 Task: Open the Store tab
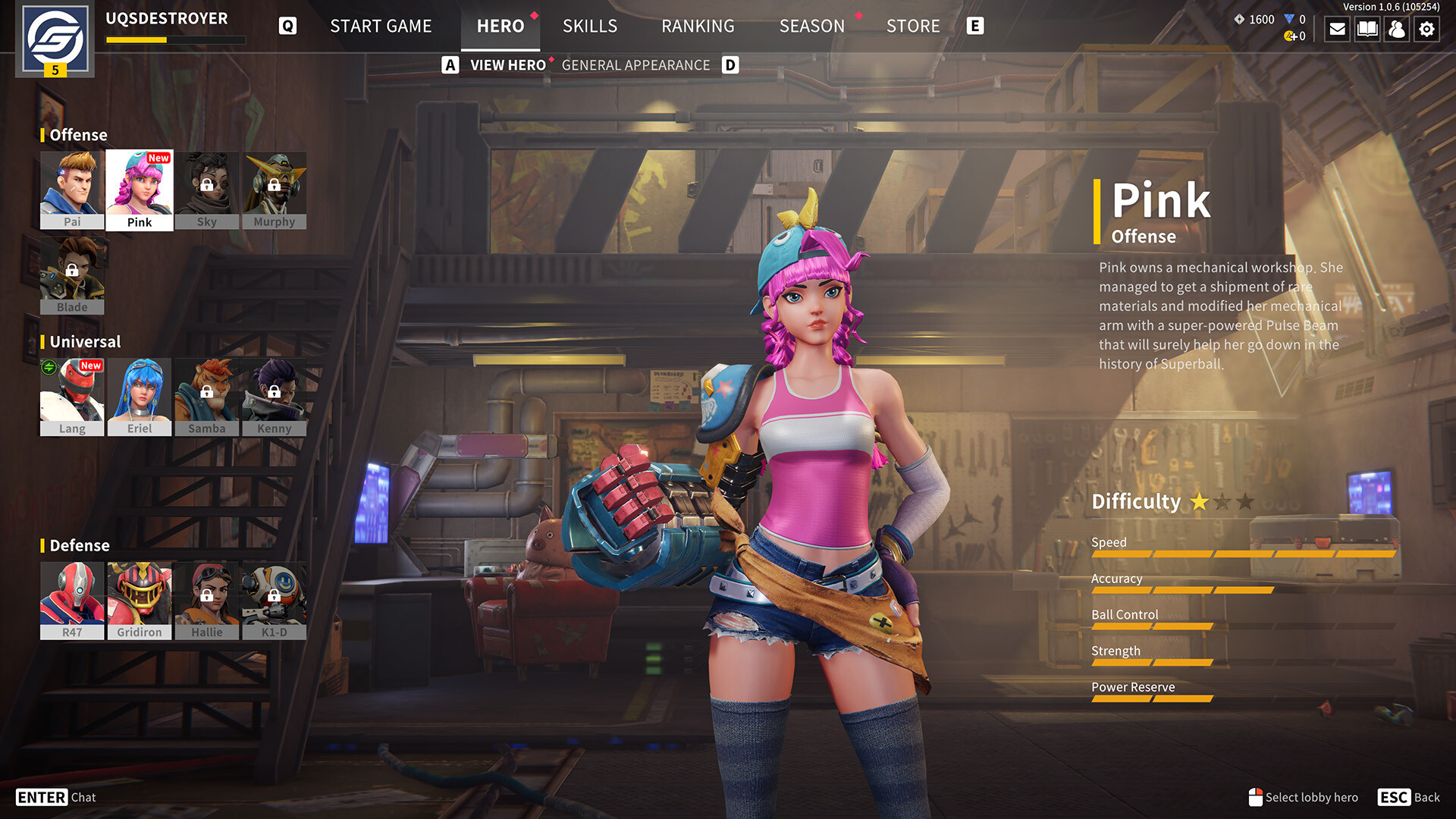coord(913,26)
